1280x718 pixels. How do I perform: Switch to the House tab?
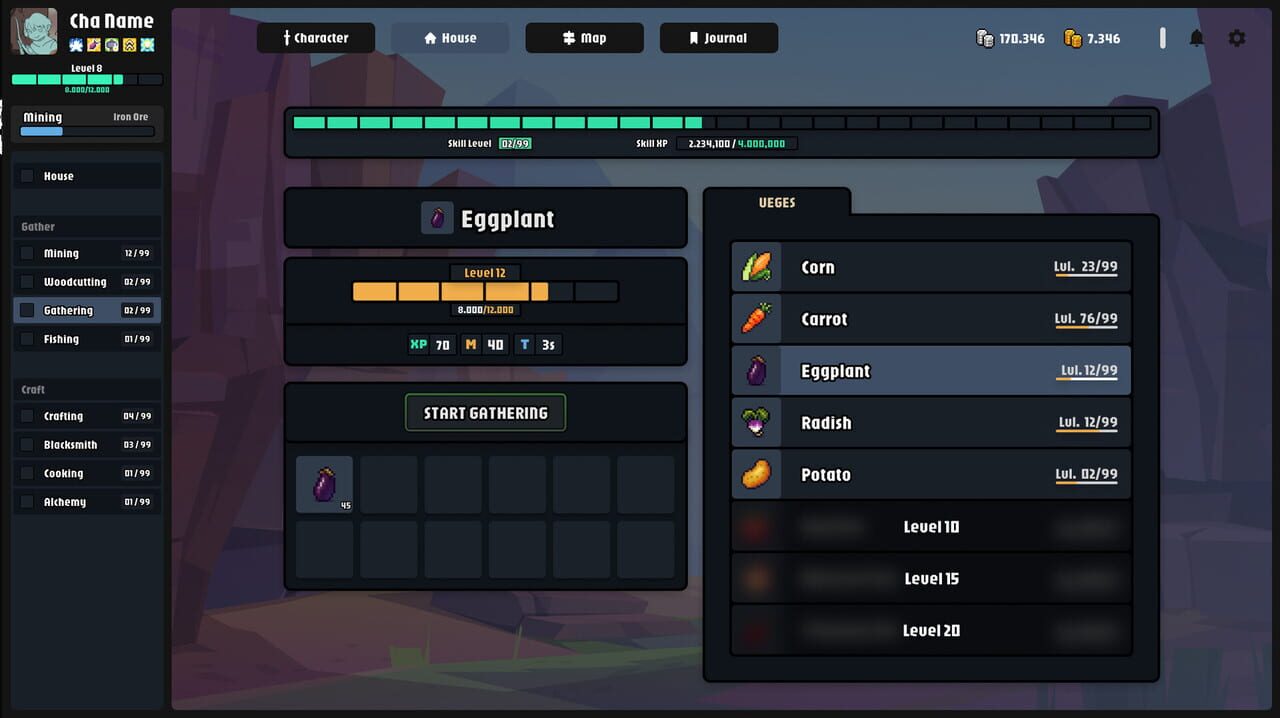click(x=449, y=38)
